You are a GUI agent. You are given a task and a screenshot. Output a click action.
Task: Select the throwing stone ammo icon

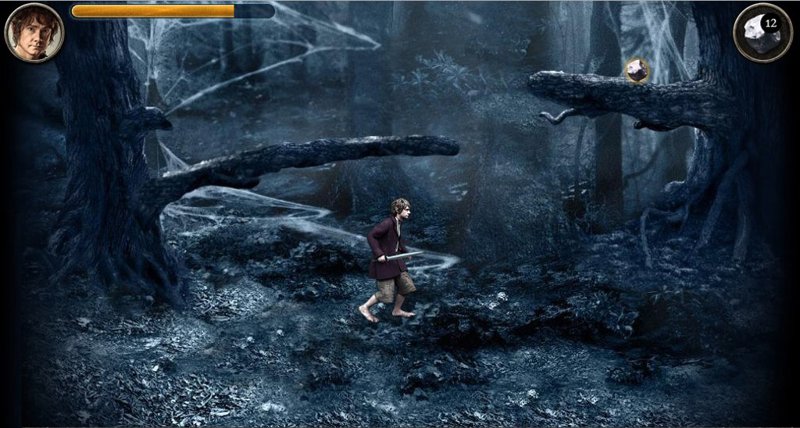point(762,33)
